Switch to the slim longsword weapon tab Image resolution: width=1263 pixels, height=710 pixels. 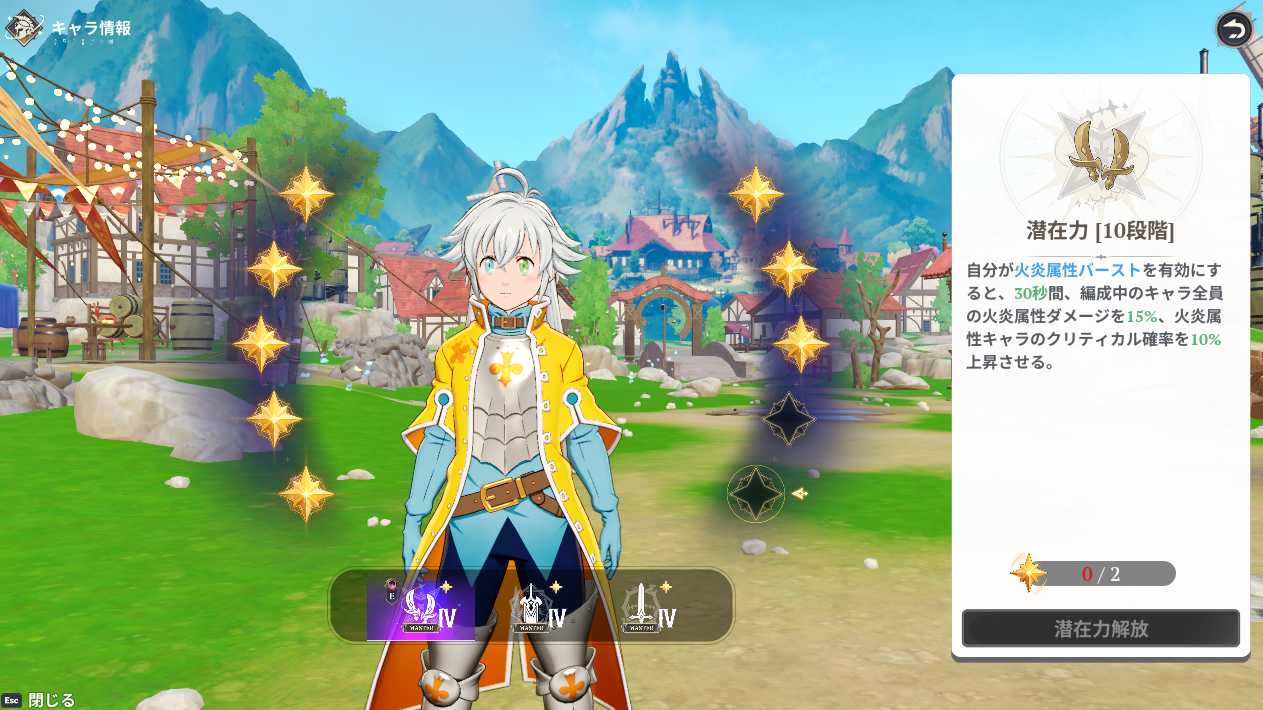coord(641,608)
